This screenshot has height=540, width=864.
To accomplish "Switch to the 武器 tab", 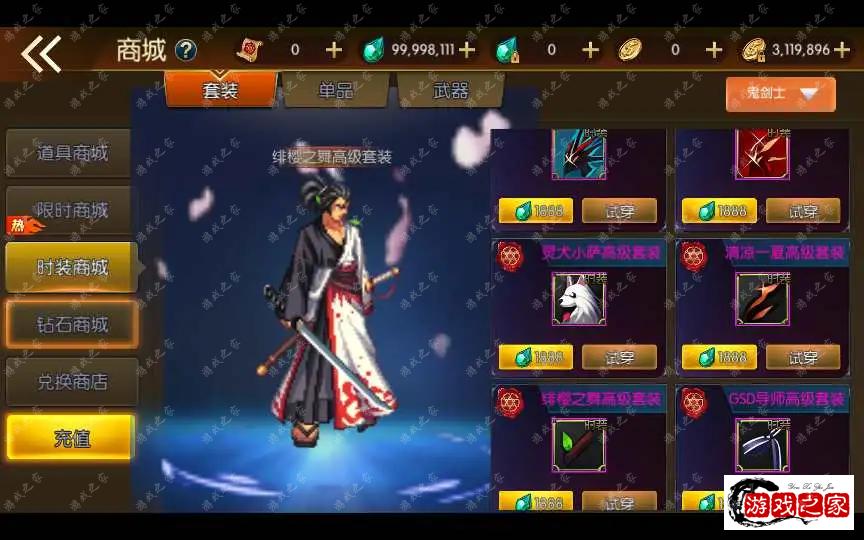I will click(450, 91).
